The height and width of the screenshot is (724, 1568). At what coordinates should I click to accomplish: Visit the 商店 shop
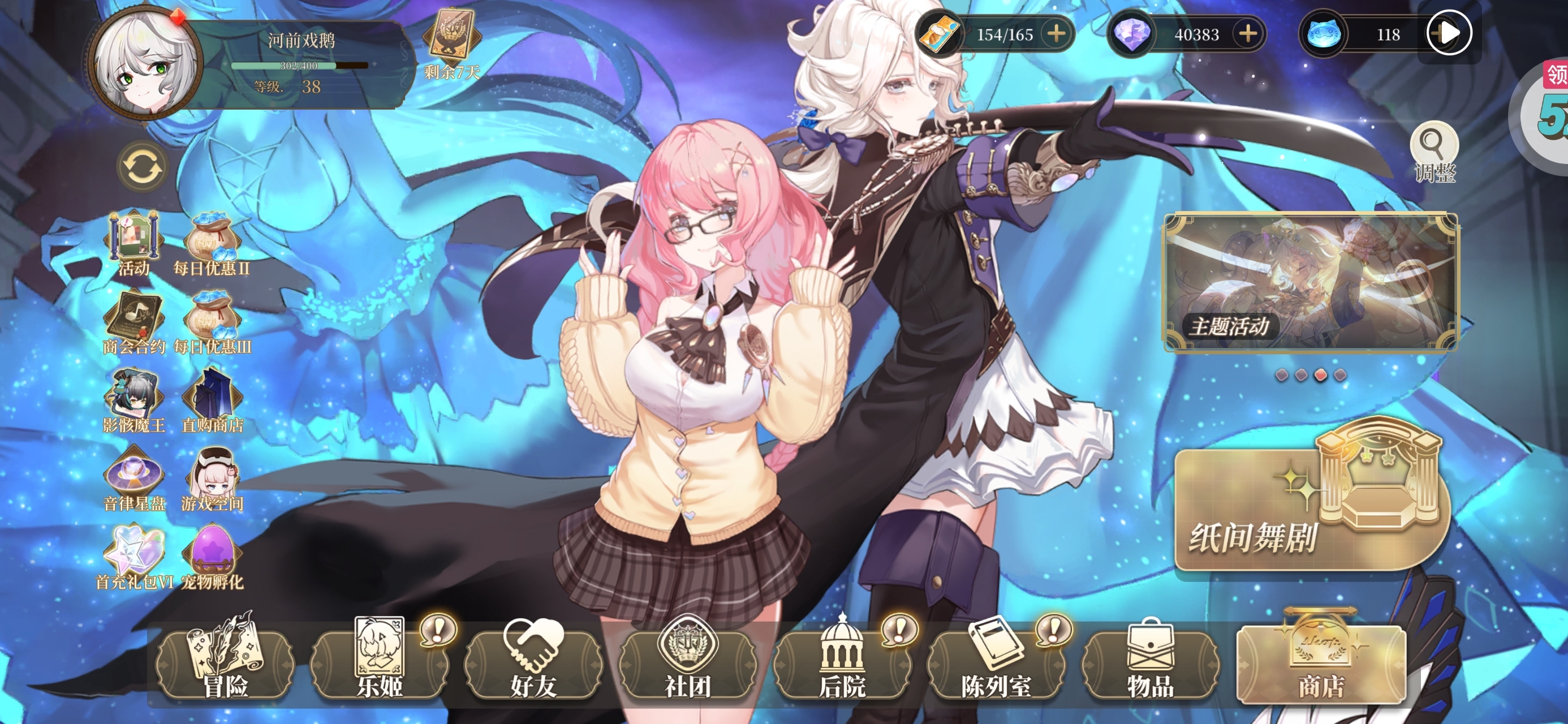tap(1321, 663)
